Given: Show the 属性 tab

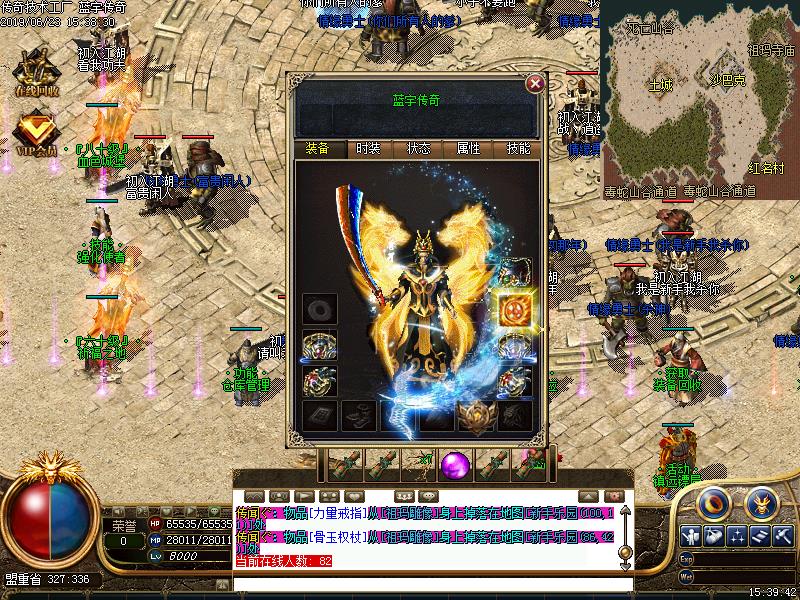Looking at the screenshot, I should click(468, 149).
